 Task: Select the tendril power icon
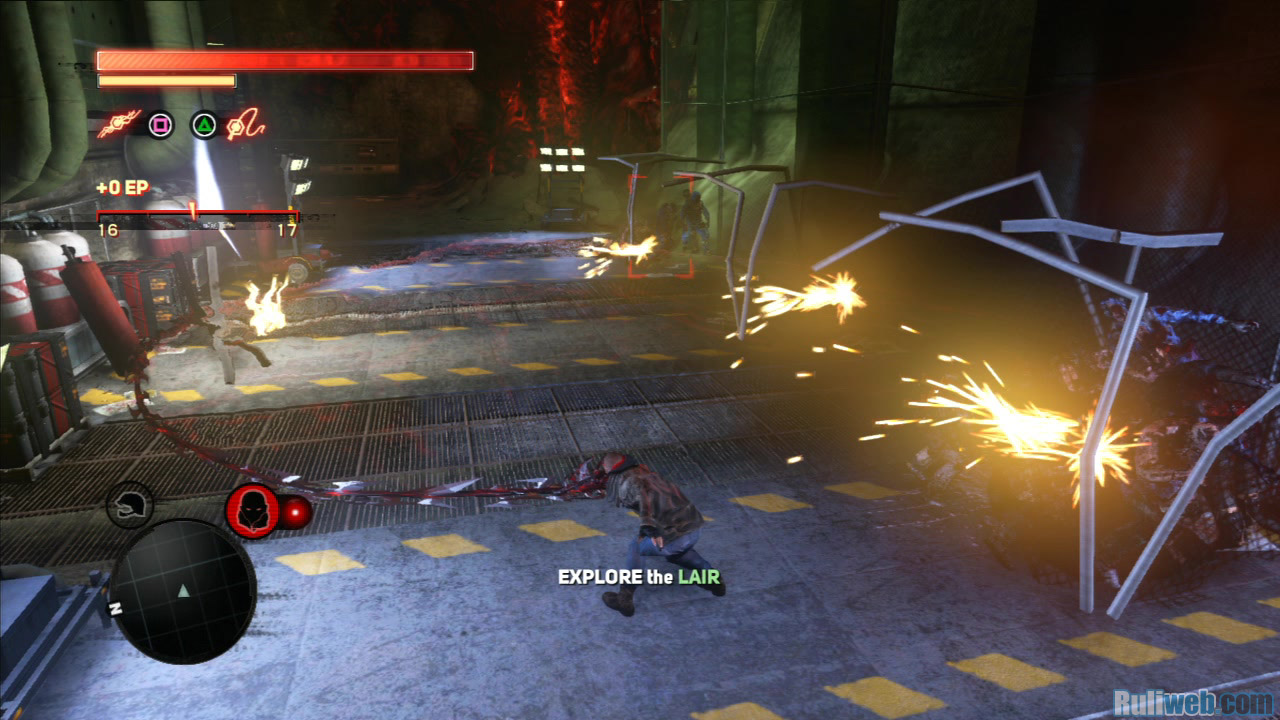(120, 125)
